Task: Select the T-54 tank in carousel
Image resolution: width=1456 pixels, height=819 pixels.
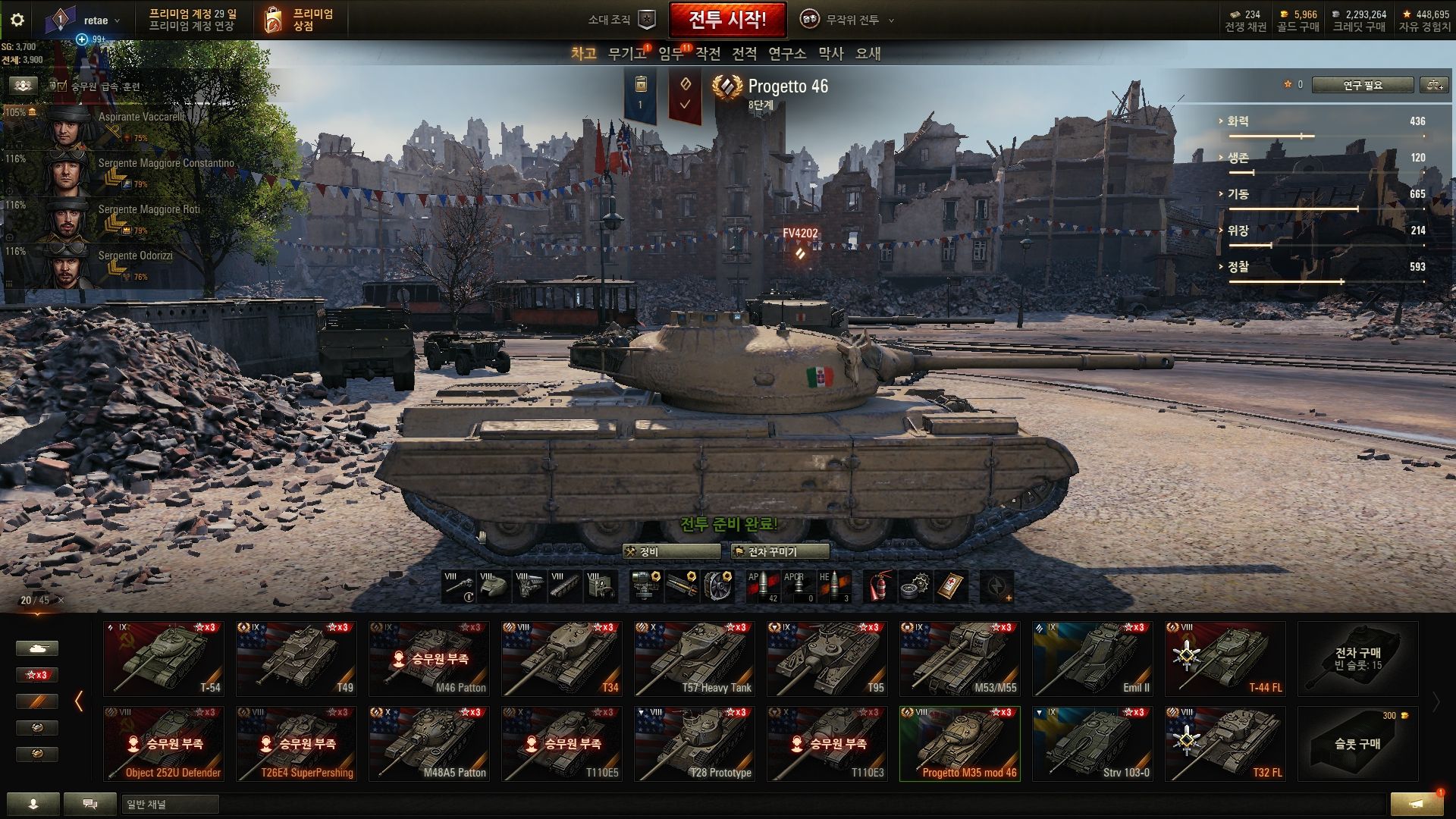Action: (x=164, y=658)
